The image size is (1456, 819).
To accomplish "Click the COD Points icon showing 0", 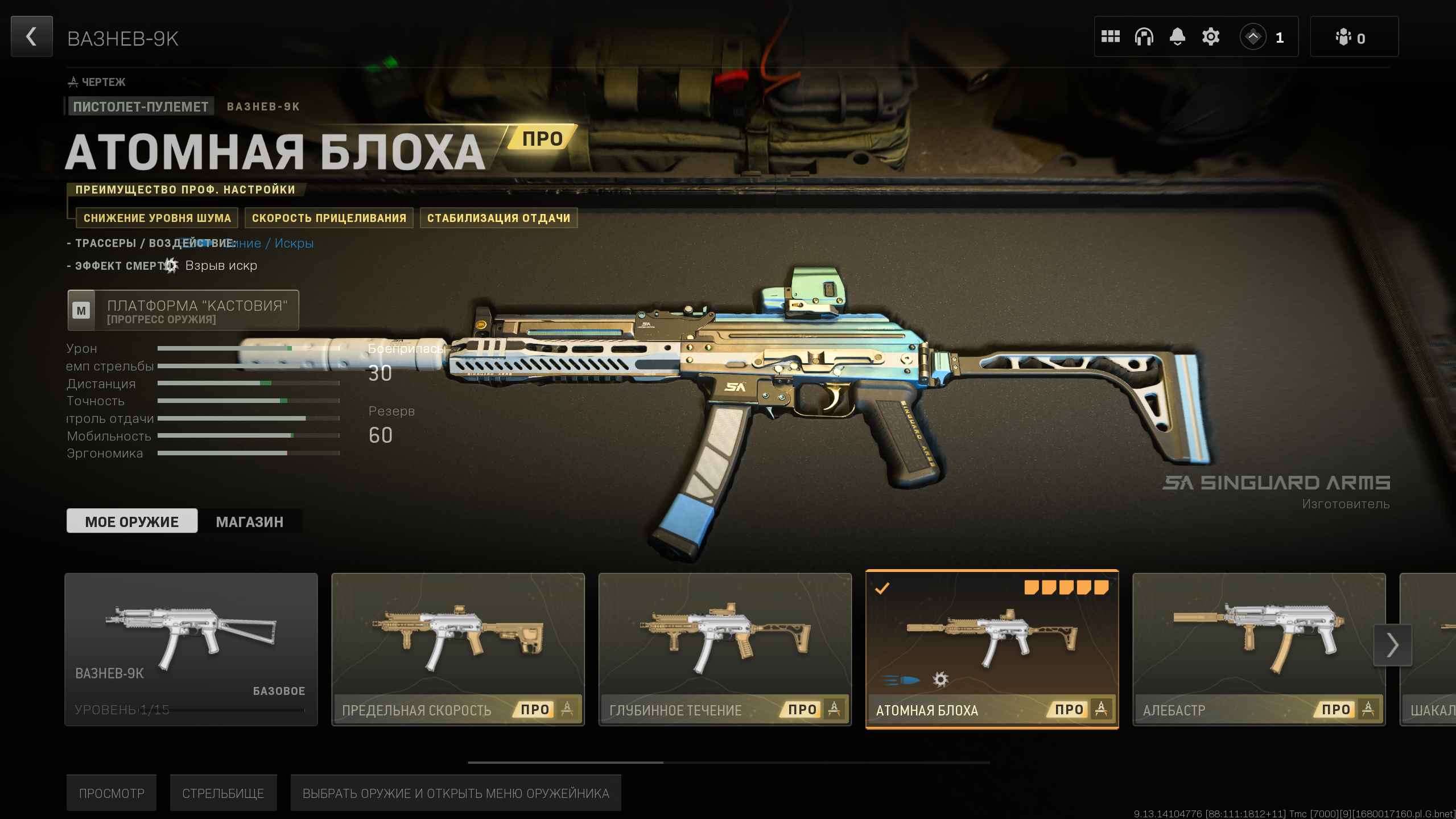I will 1344,36.
